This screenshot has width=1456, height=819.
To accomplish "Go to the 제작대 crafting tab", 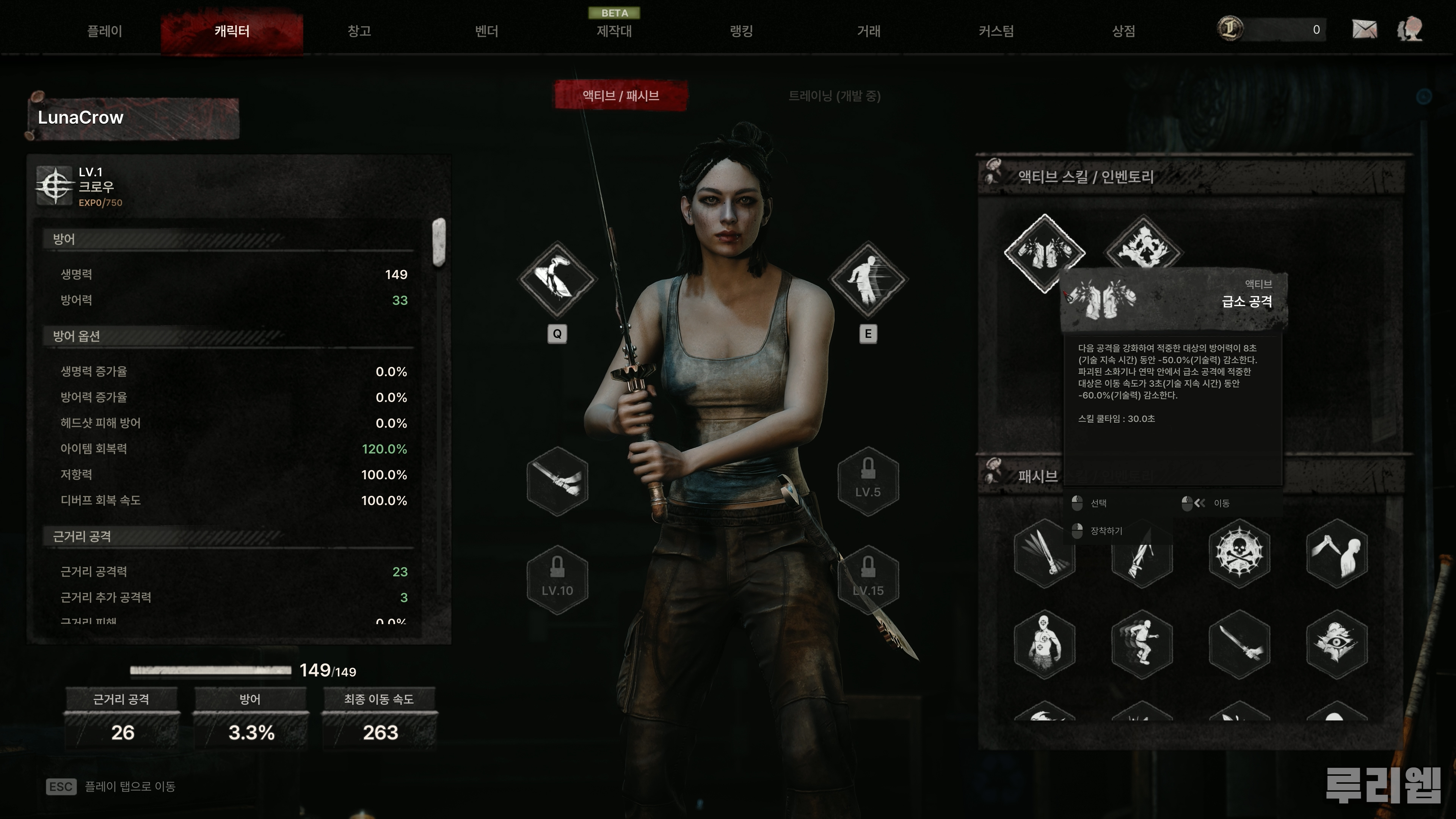I will (x=614, y=31).
